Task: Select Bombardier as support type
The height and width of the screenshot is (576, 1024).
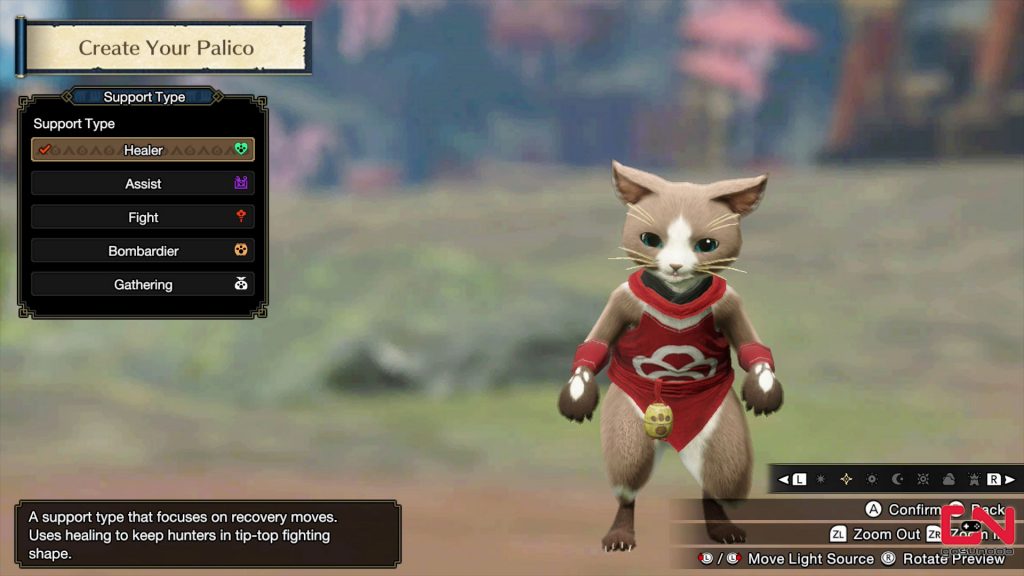Action: pyautogui.click(x=143, y=251)
